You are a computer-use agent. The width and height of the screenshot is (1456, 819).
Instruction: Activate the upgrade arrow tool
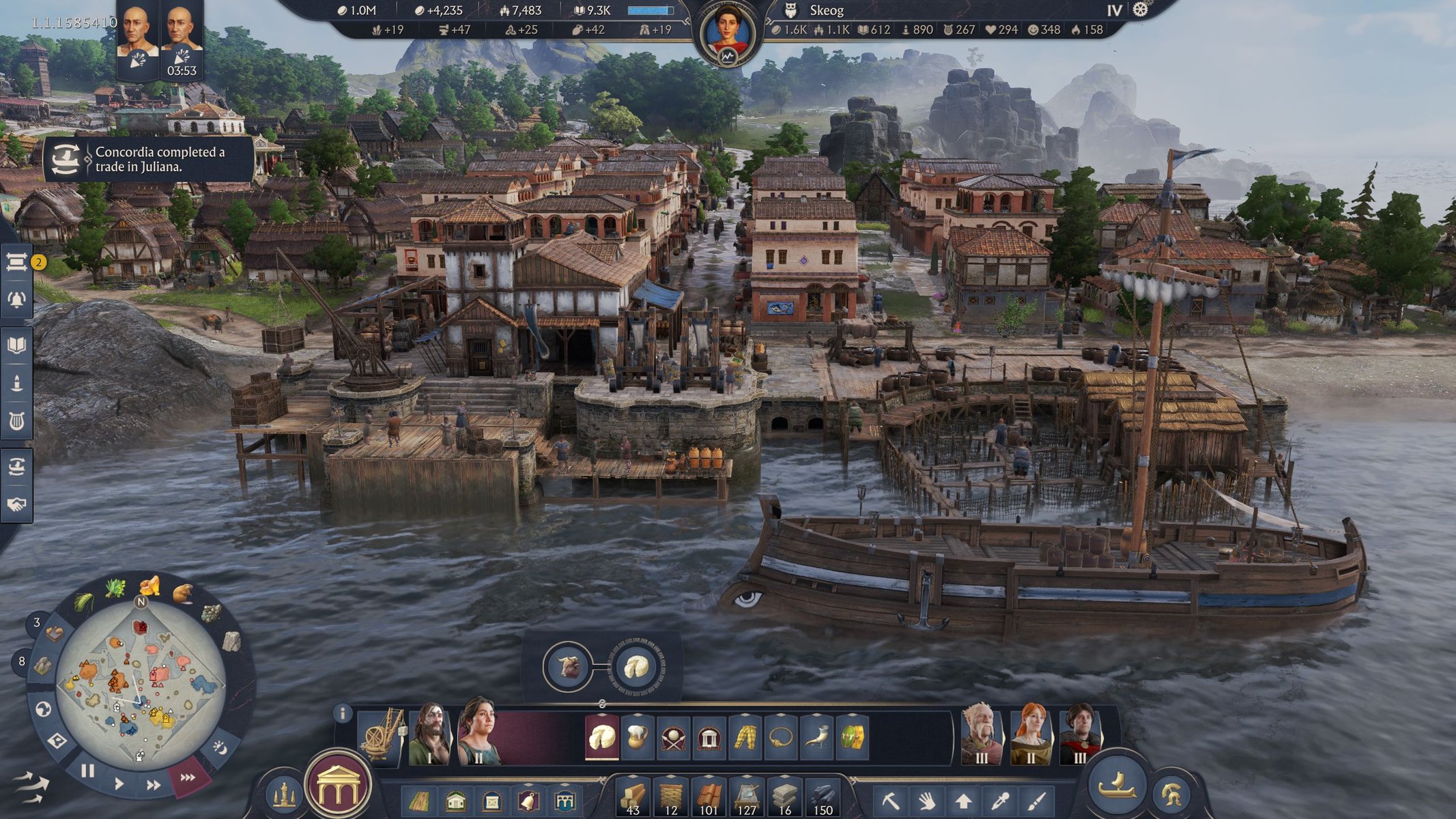pyautogui.click(x=963, y=800)
